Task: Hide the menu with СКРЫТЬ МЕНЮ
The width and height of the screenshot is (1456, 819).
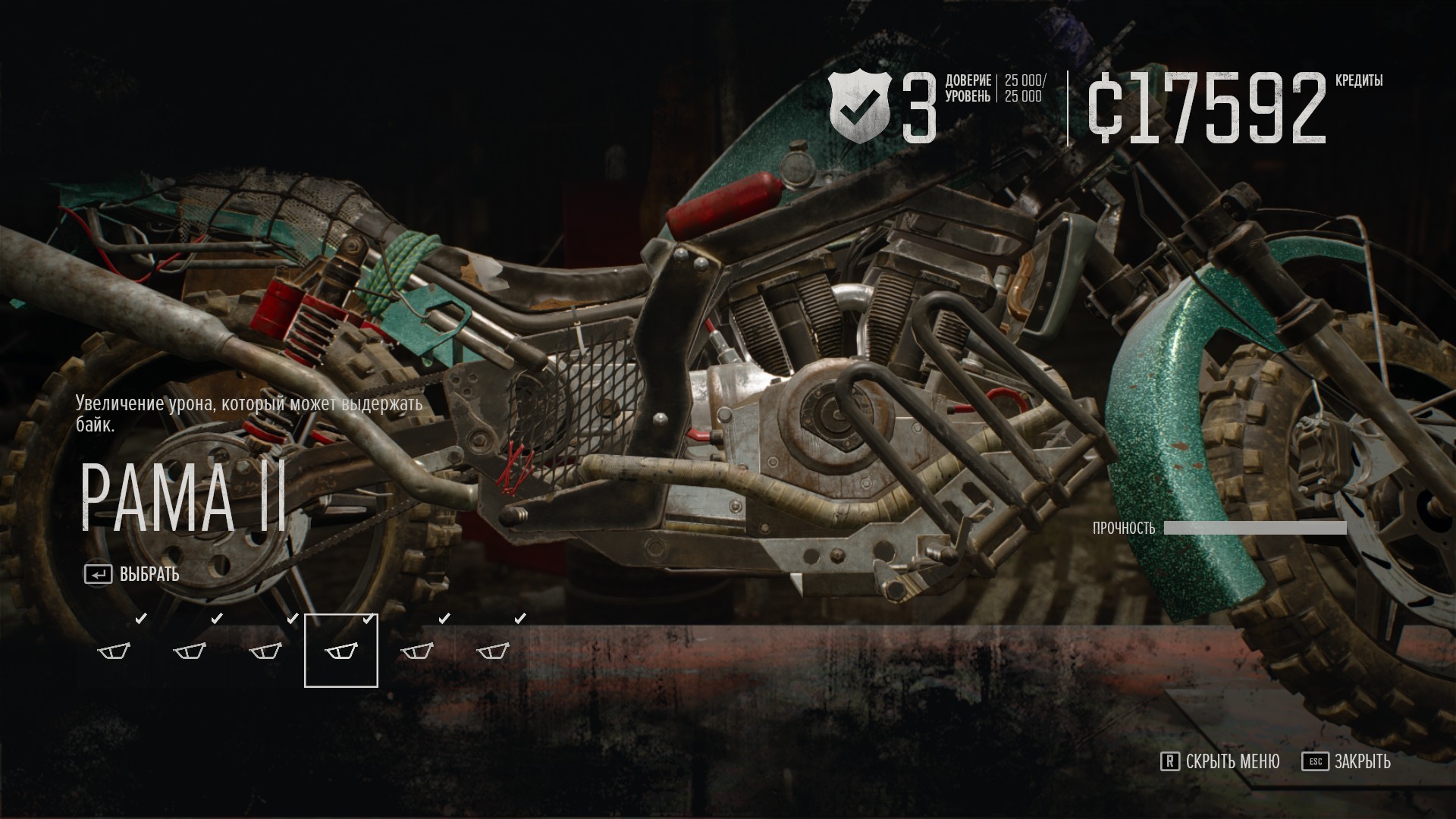Action: pos(1220,761)
